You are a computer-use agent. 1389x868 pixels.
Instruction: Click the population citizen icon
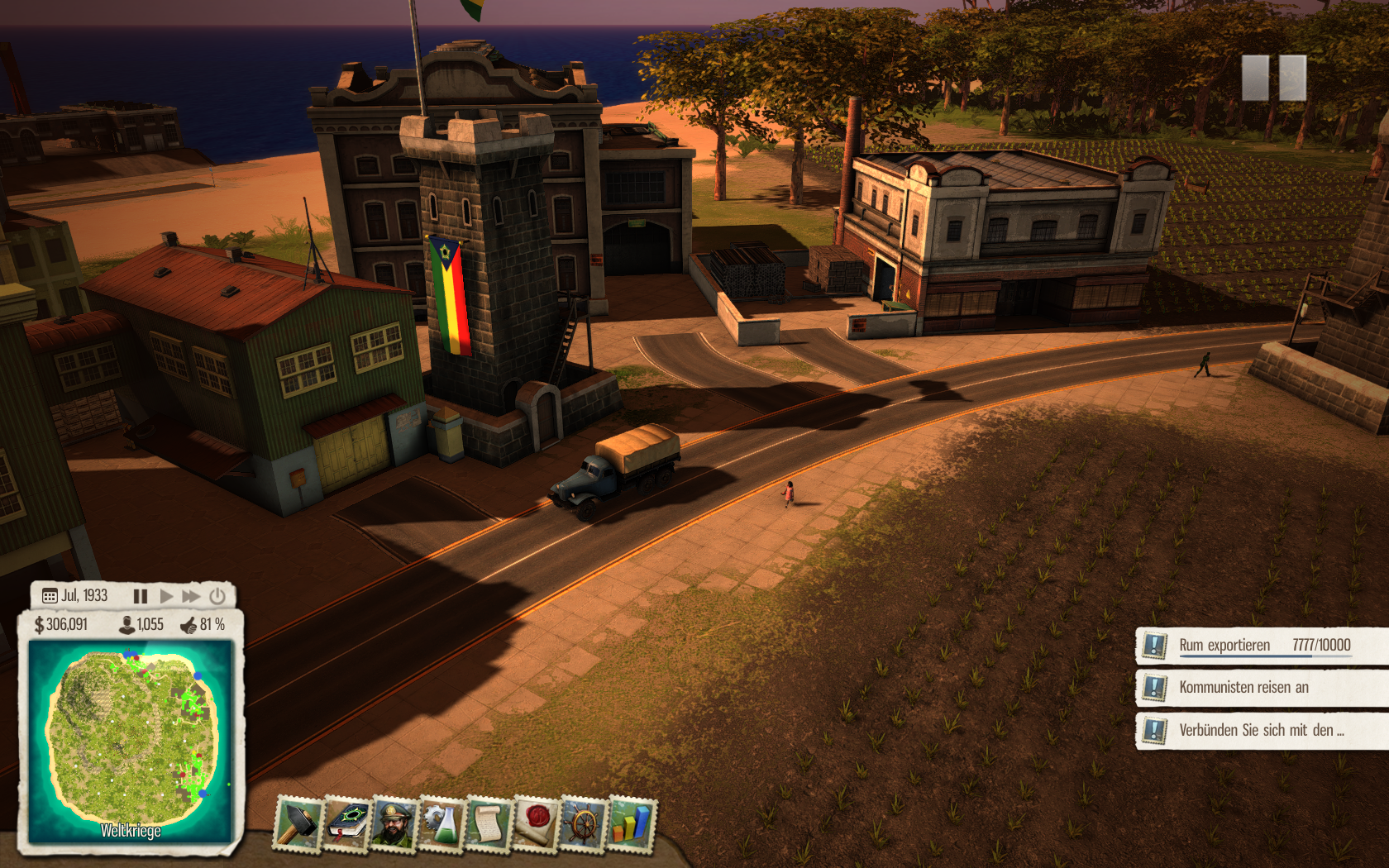[127, 625]
